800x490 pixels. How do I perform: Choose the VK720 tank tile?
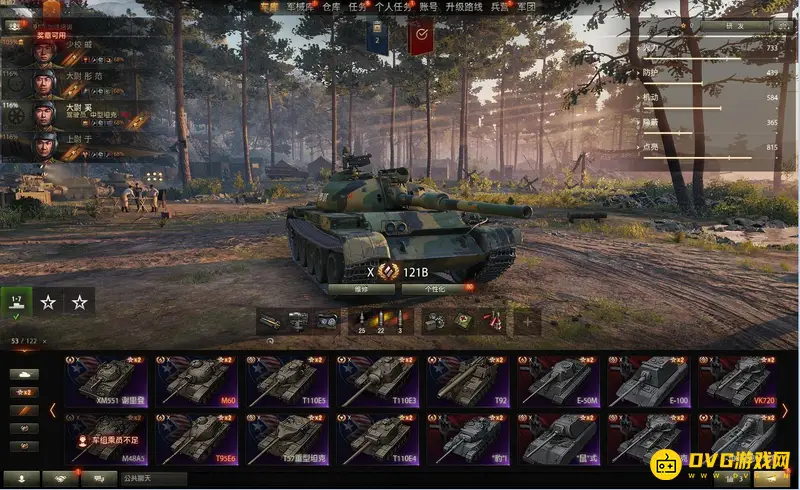tap(737, 381)
